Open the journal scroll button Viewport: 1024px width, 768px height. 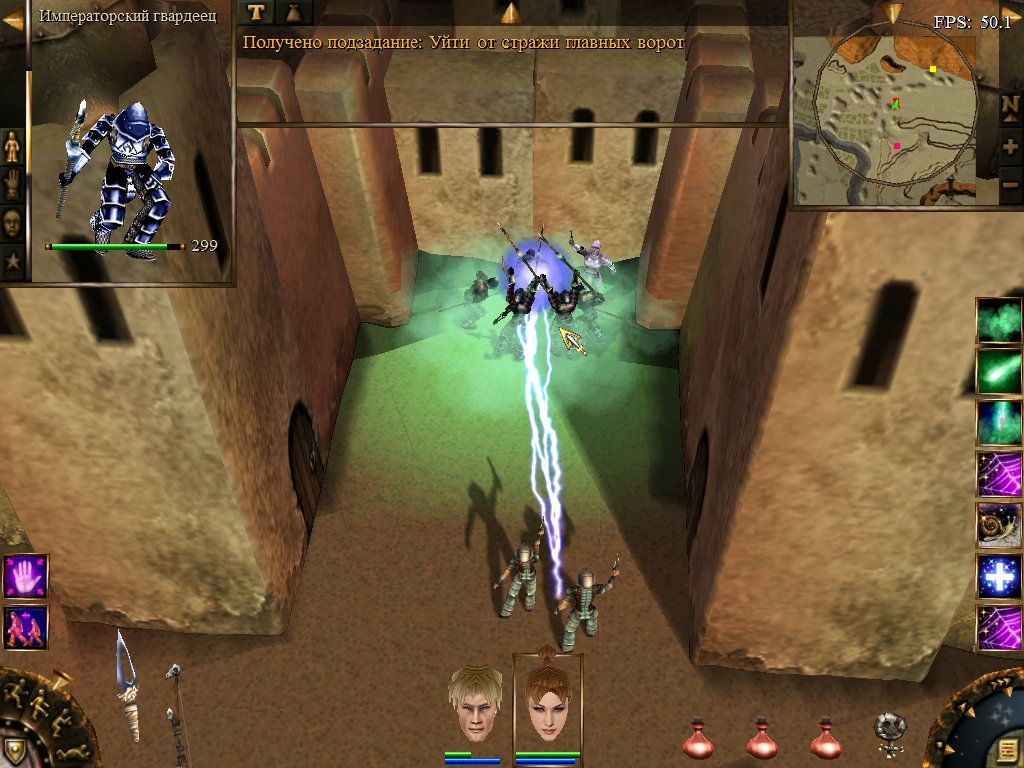click(x=1007, y=748)
